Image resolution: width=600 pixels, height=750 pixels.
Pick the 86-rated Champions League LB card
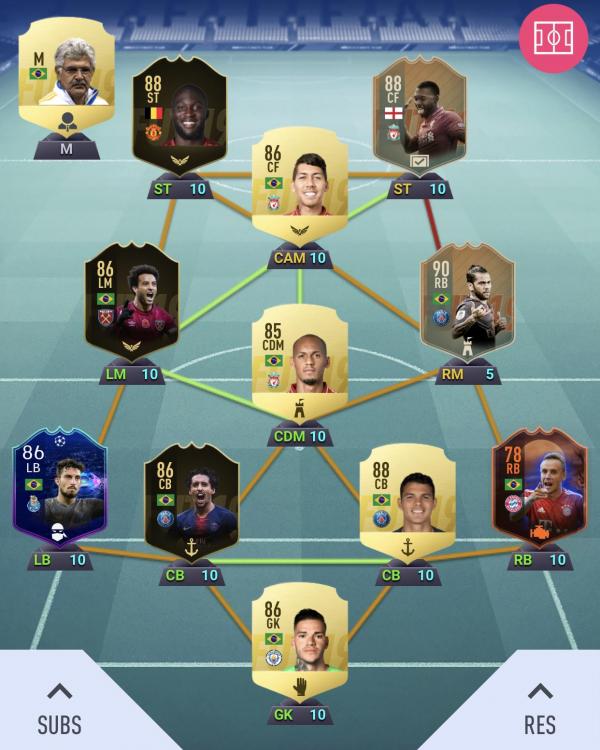[59, 490]
